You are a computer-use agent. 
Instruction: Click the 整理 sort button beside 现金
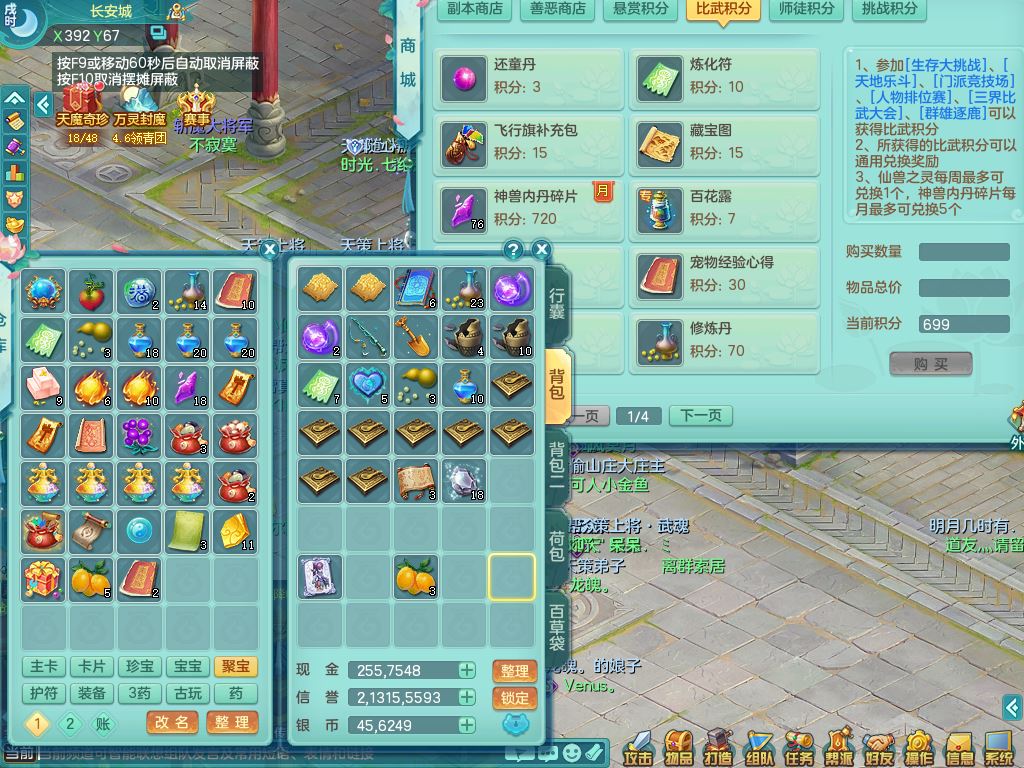click(x=514, y=671)
